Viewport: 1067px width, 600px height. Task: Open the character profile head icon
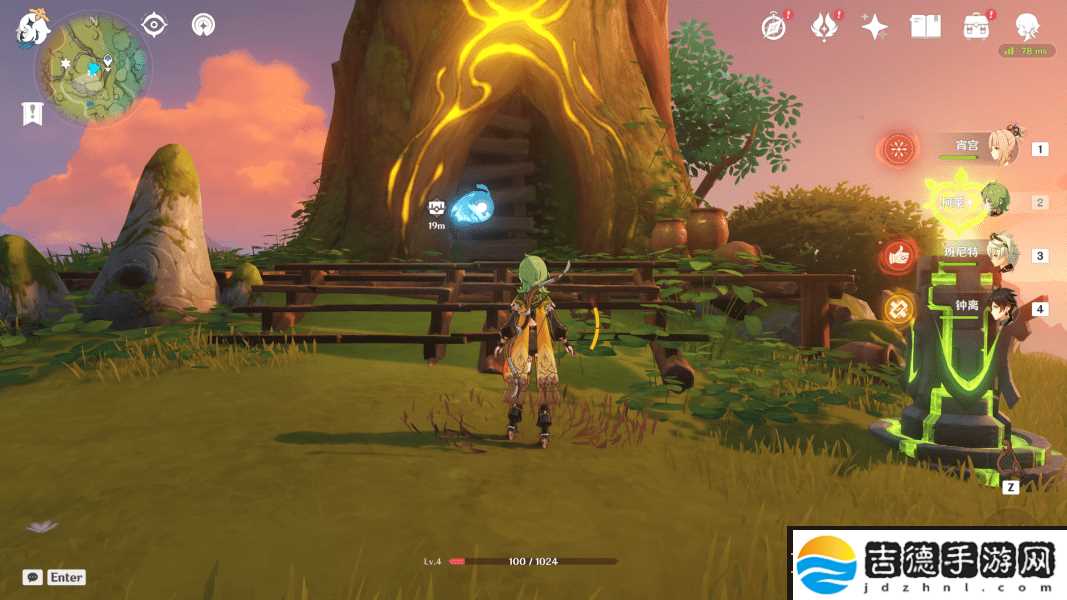coord(1027,27)
